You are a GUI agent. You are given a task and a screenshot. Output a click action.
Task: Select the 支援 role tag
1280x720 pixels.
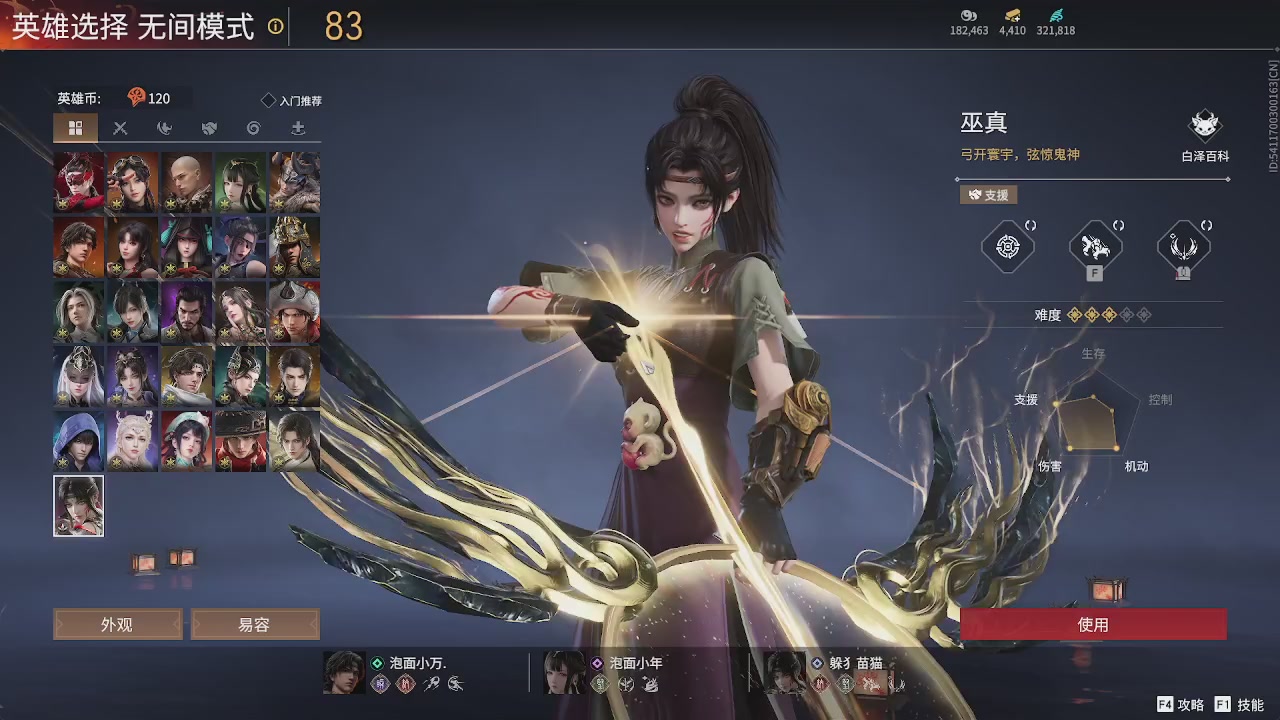988,195
